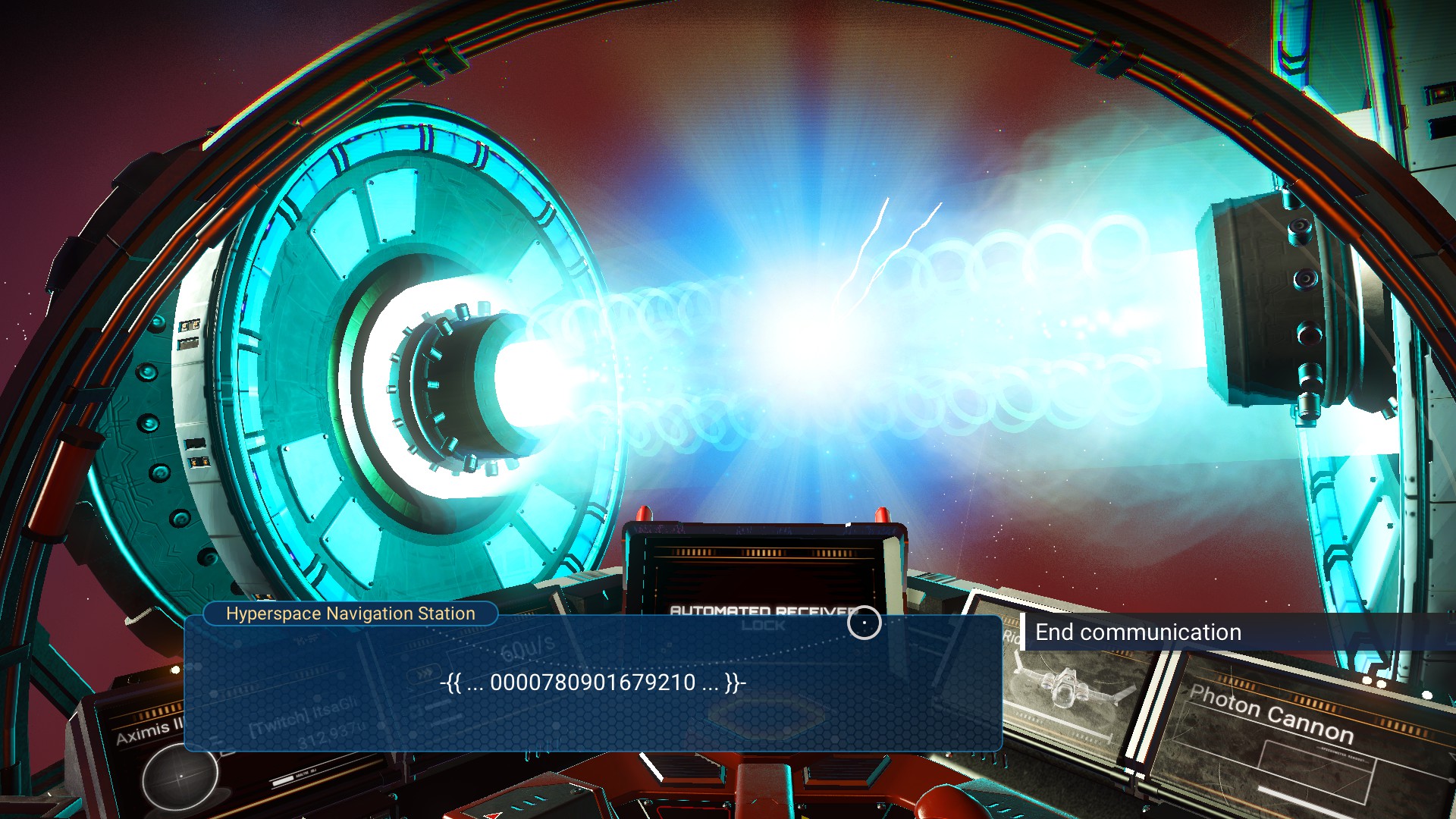Click the chevron fast-forward arrows inside the dialog panel
This screenshot has width=1456, height=819.
point(424,673)
